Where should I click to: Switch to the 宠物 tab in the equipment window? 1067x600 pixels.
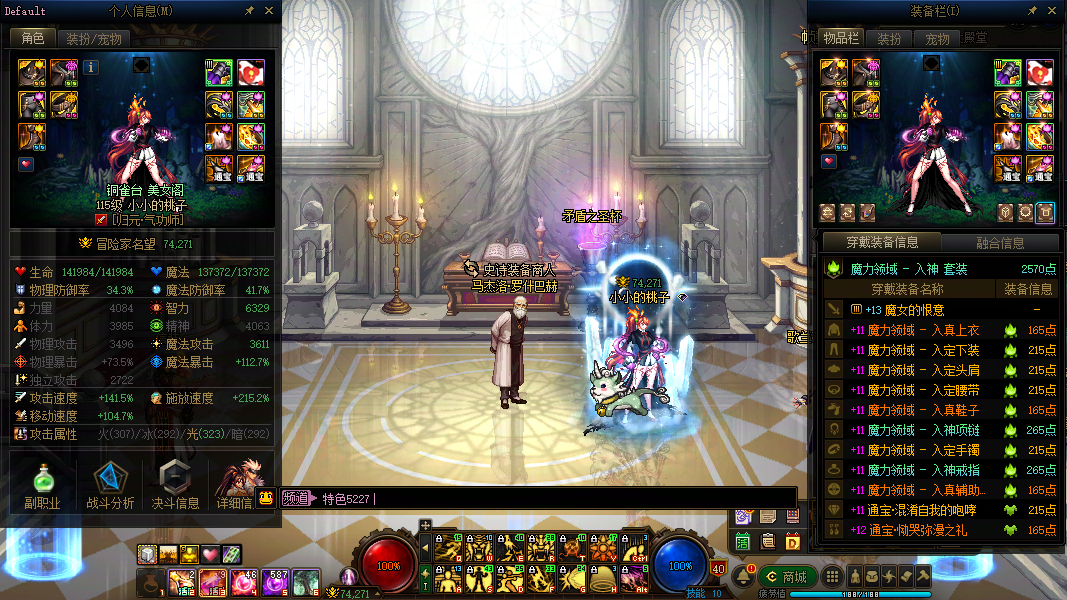coord(937,39)
